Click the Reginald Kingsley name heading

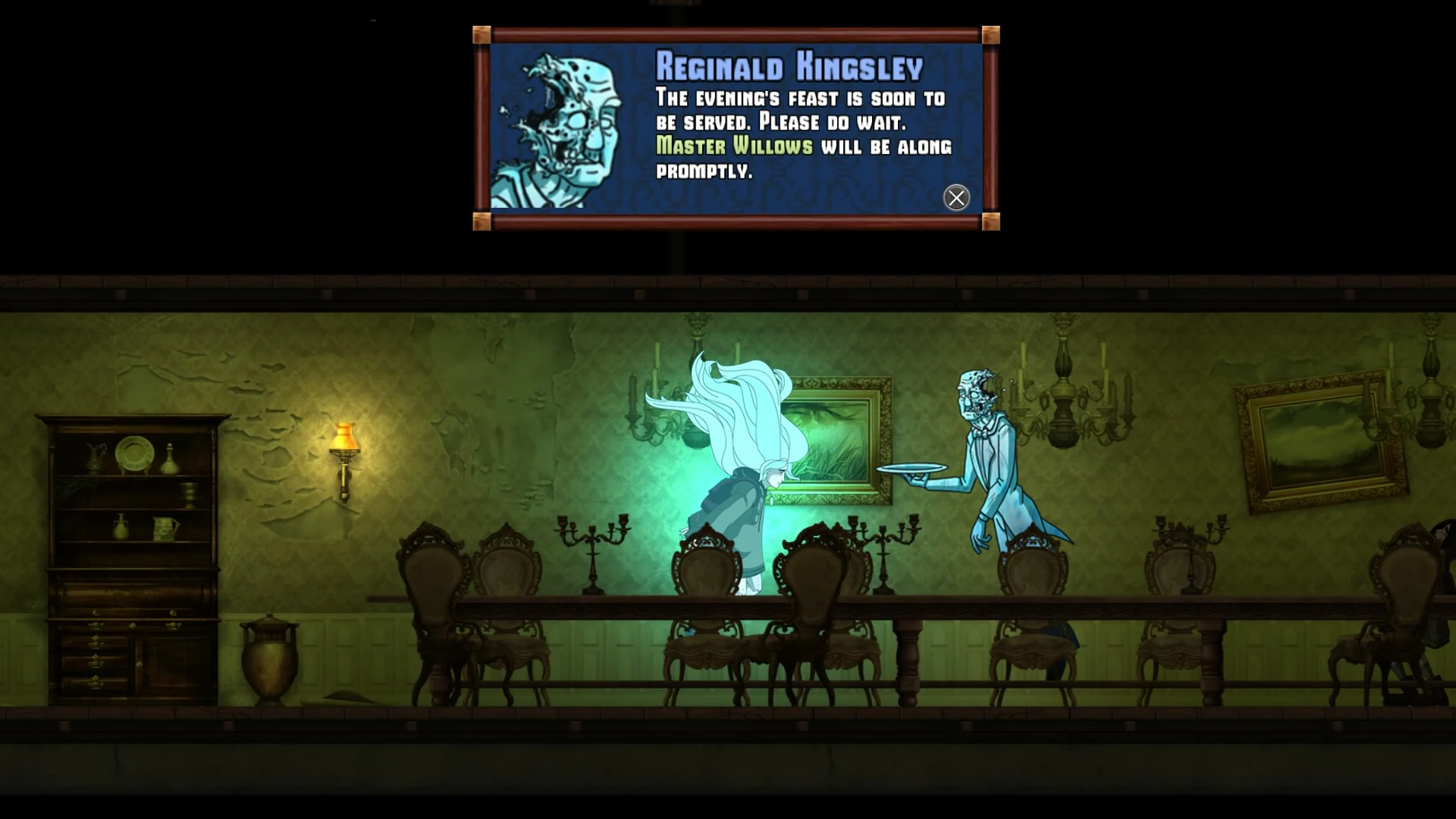click(x=789, y=67)
